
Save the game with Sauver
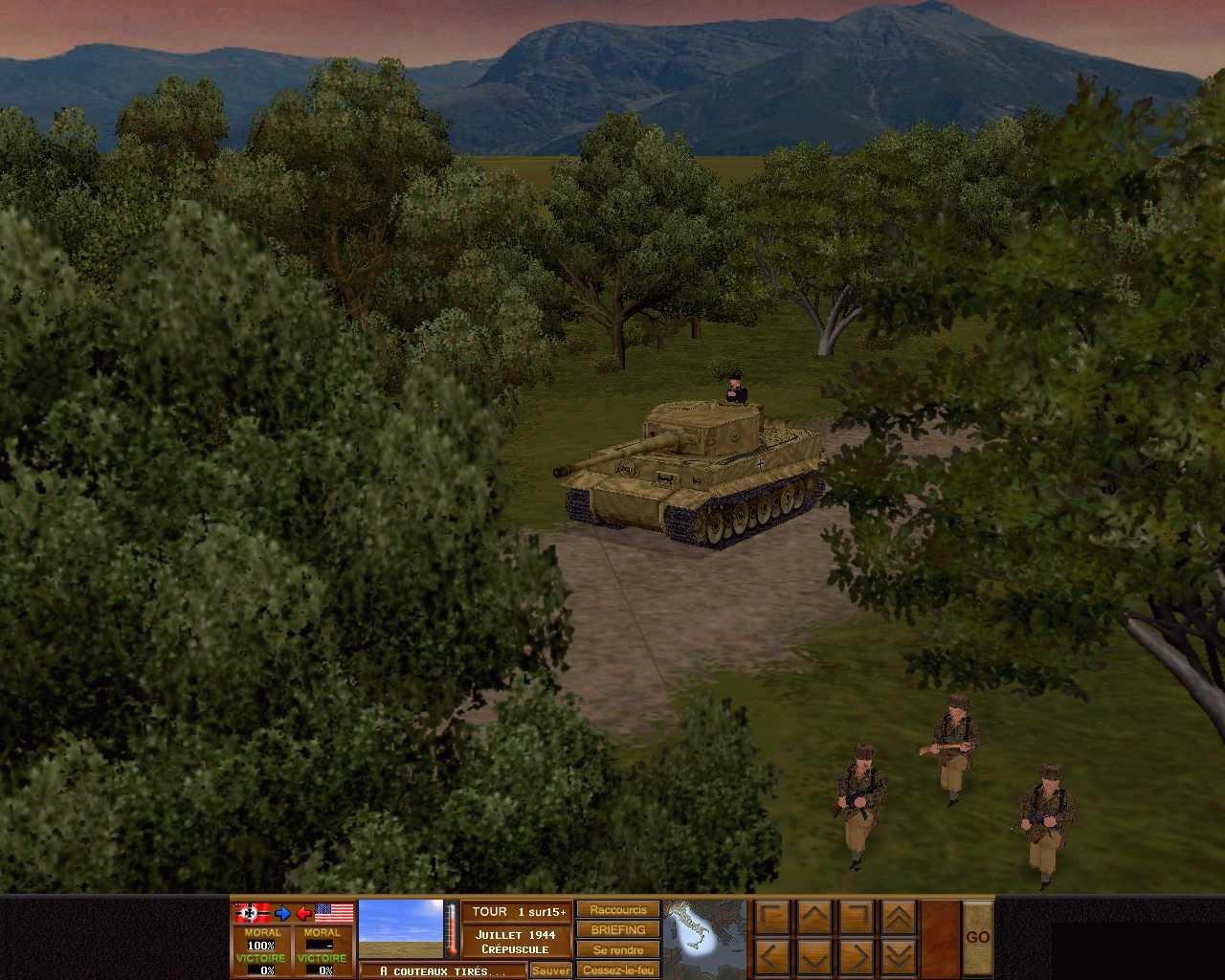coord(550,970)
